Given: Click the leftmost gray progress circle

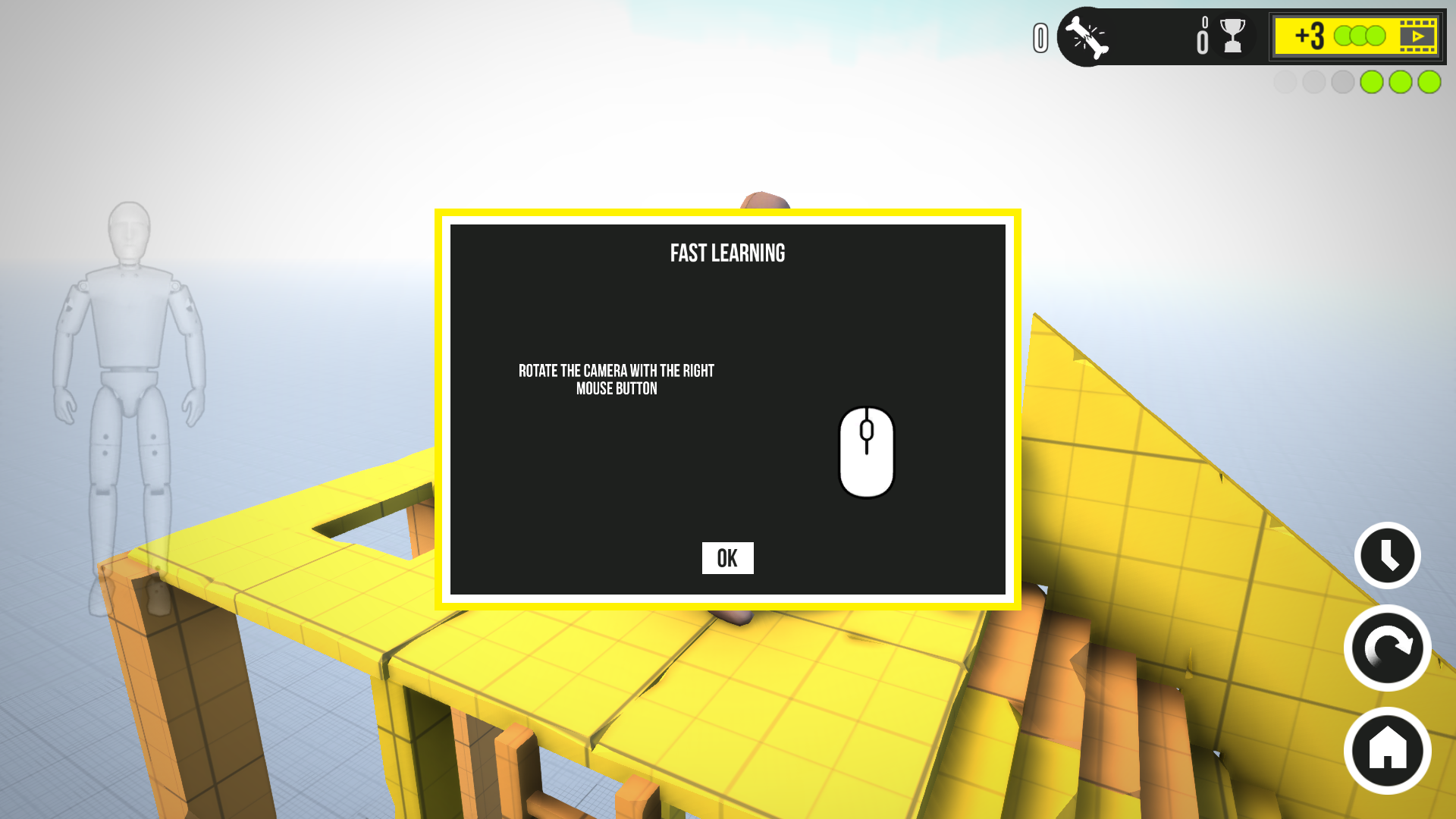Looking at the screenshot, I should coord(1285,82).
